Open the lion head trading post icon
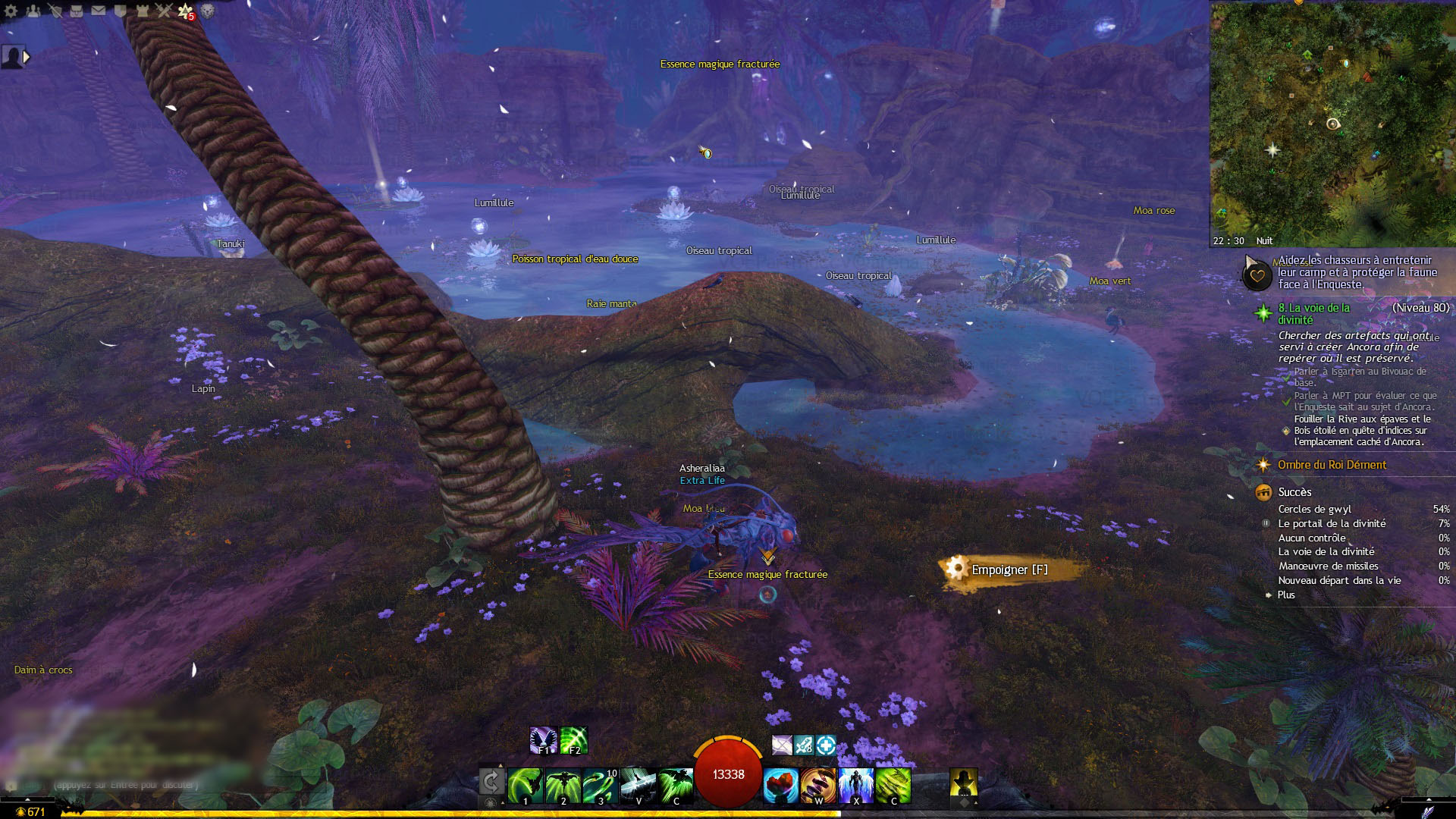This screenshot has height=819, width=1456. point(207,11)
